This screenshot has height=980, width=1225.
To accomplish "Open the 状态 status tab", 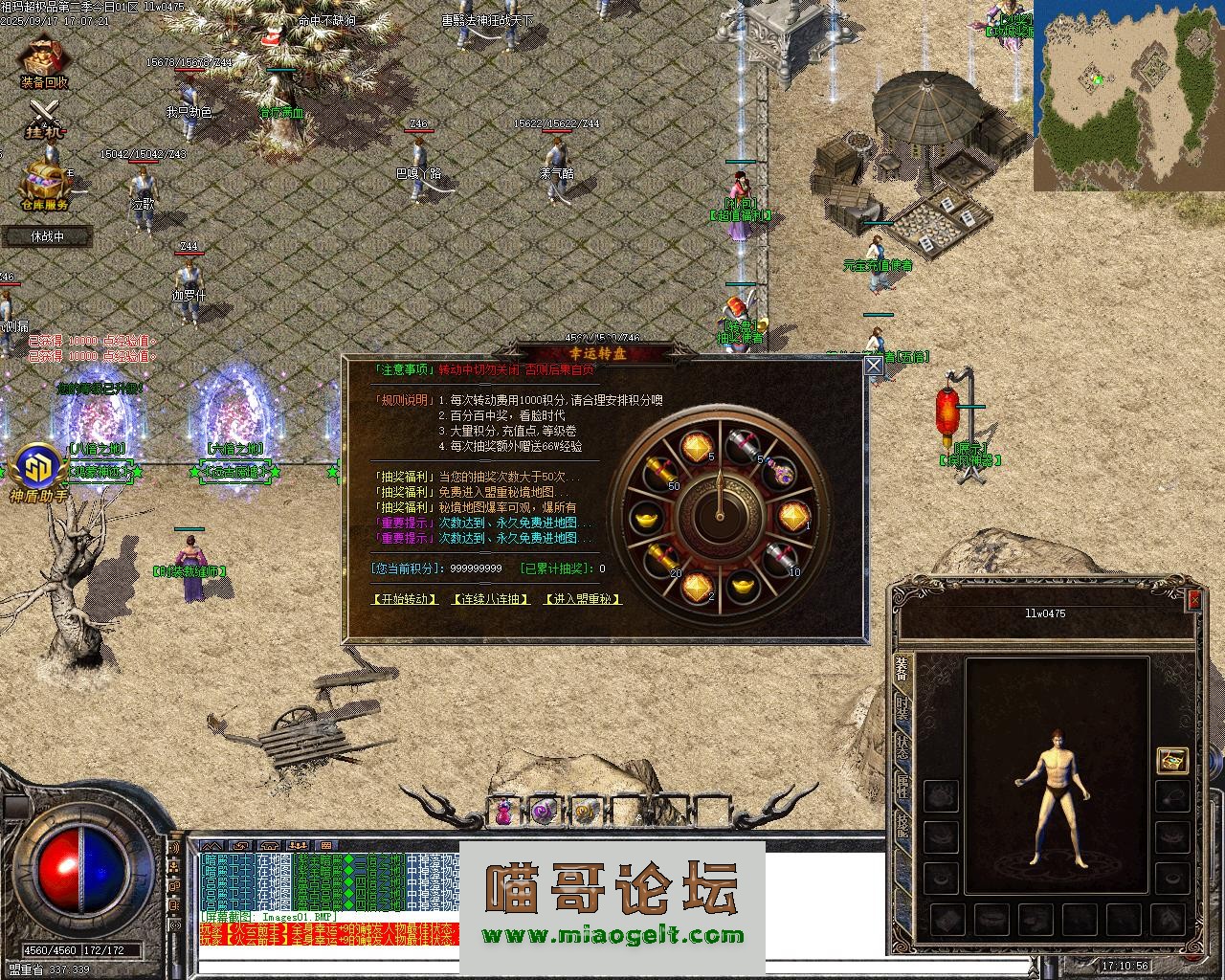I will coord(902,746).
